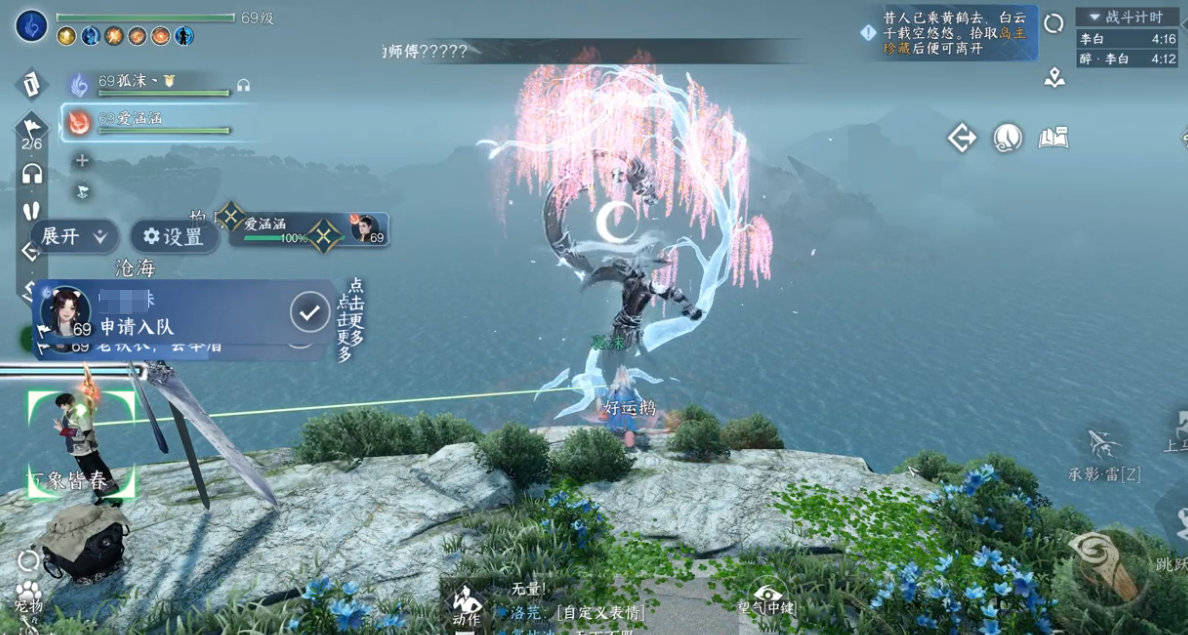Open the 宠物 pet paw icon

(x=29, y=597)
